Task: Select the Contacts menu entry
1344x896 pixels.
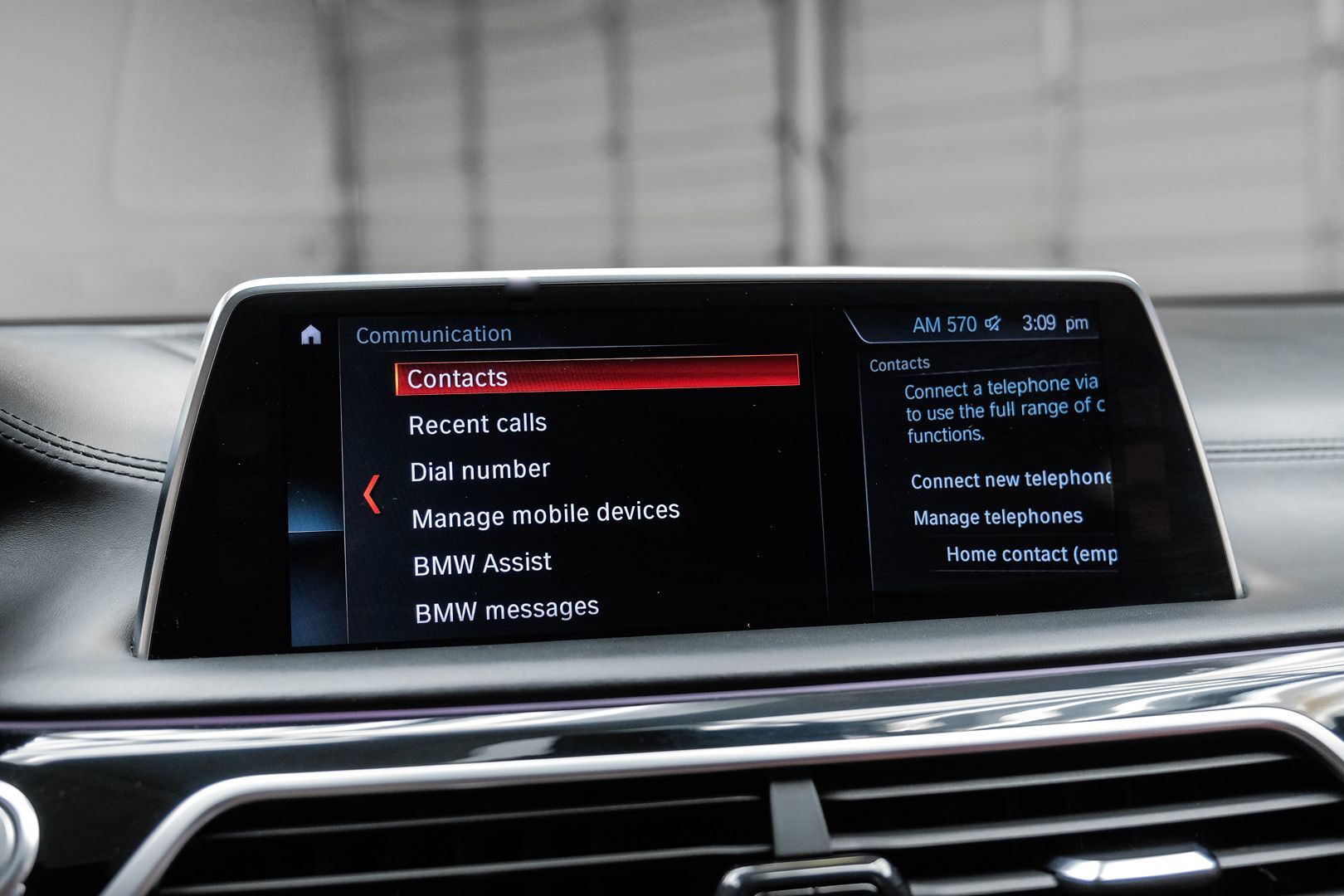Action: tap(596, 375)
